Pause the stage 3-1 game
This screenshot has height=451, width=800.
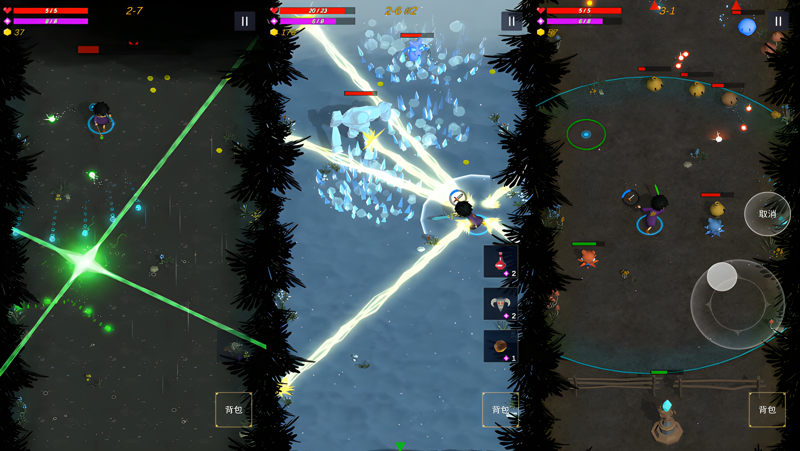778,21
